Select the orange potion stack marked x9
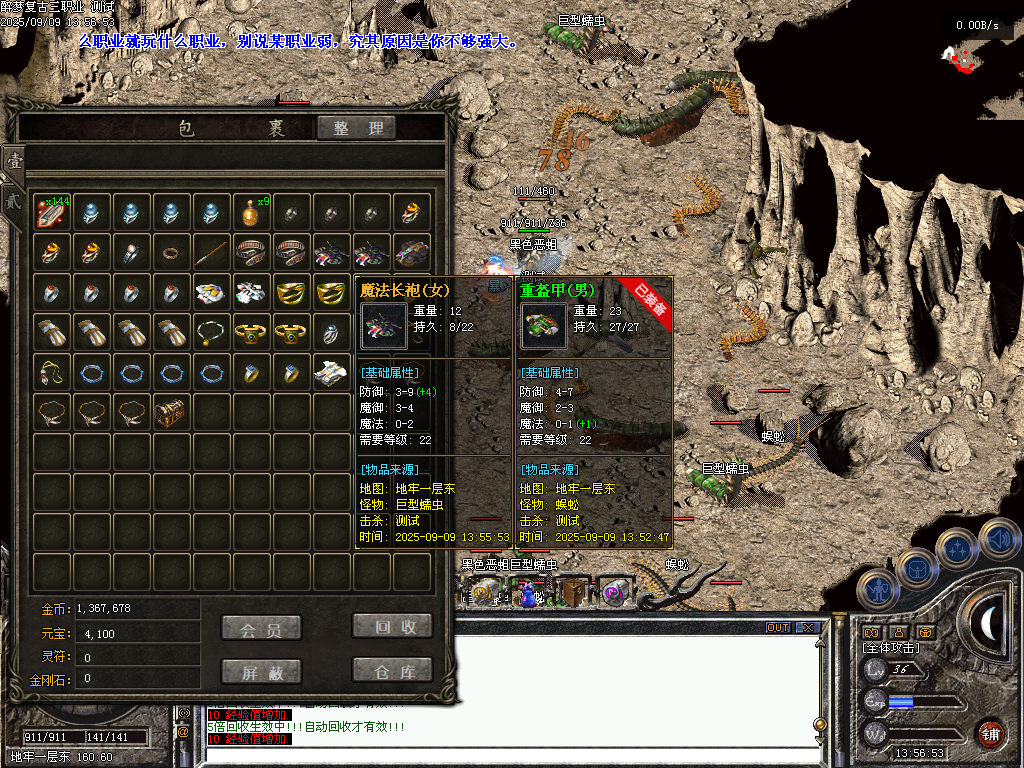The image size is (1024, 768). tap(252, 211)
